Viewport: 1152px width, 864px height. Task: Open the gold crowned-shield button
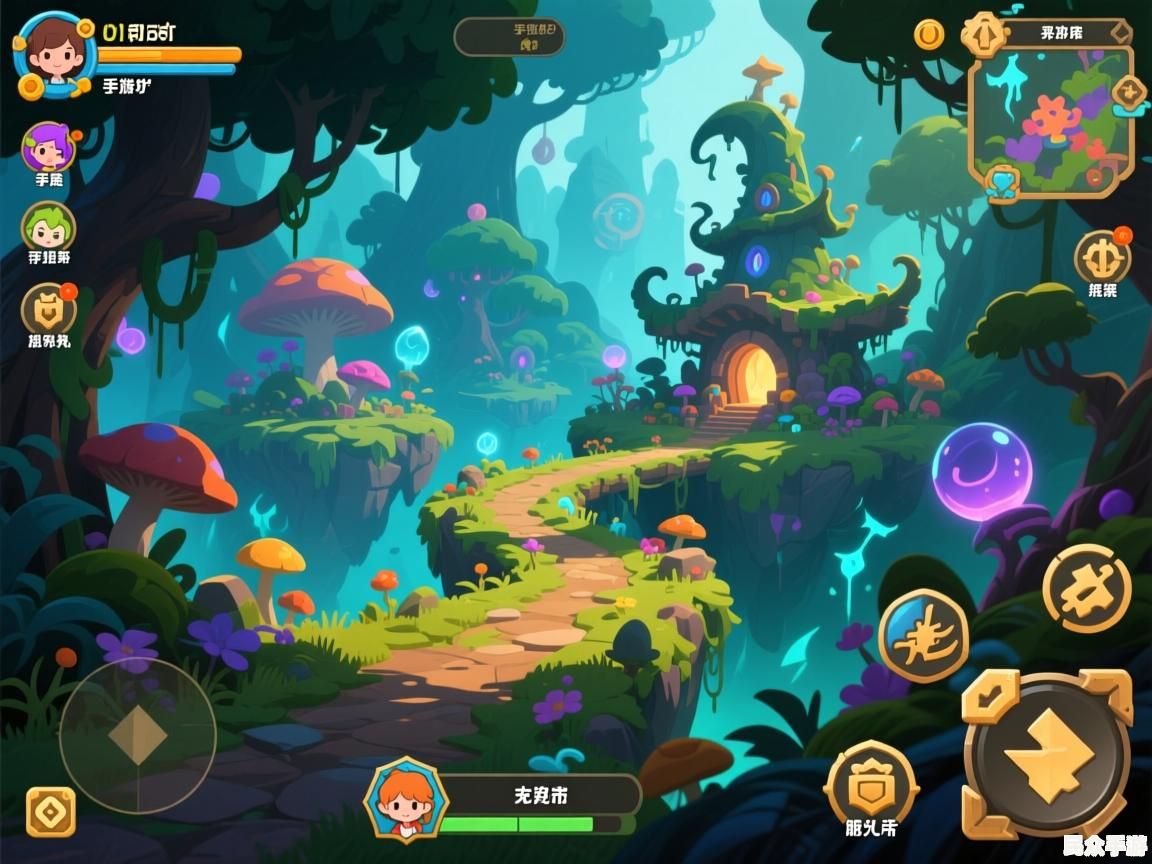click(870, 784)
